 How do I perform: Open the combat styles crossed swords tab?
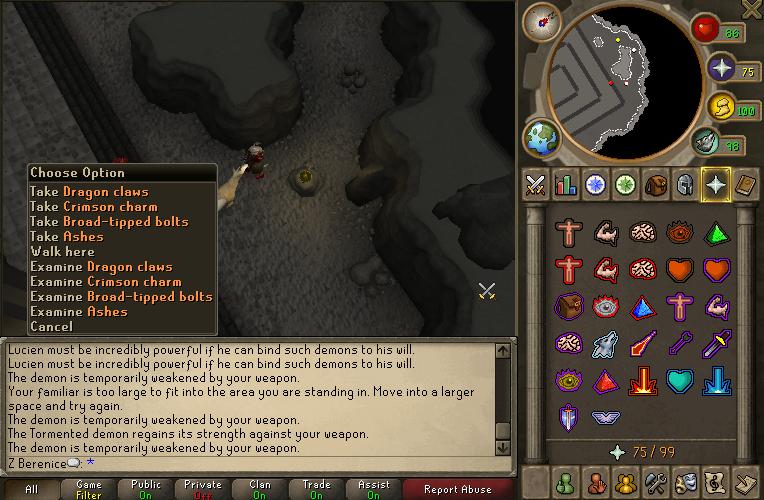(x=535, y=184)
